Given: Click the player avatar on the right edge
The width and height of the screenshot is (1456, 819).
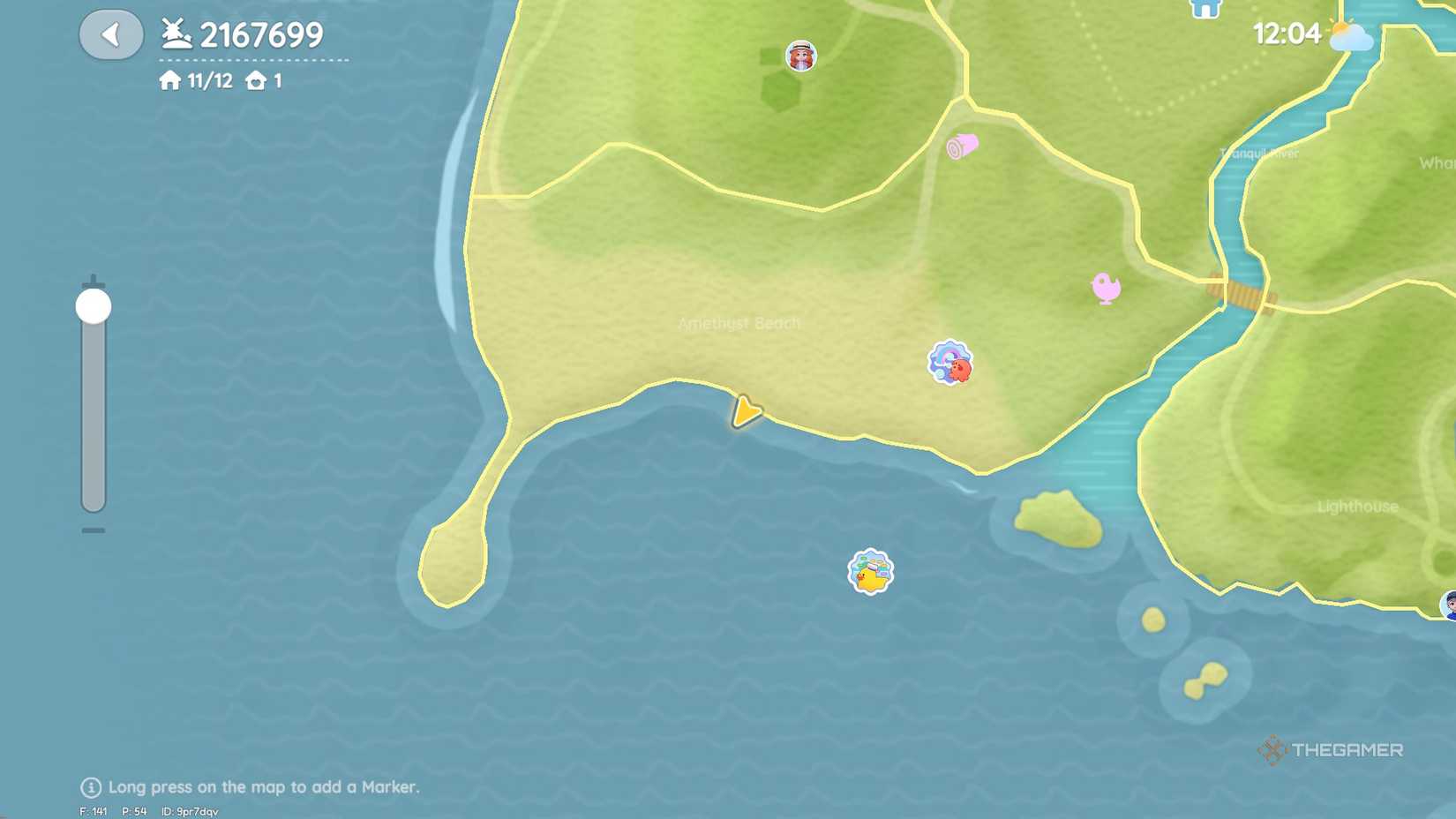Looking at the screenshot, I should pos(1450,605).
